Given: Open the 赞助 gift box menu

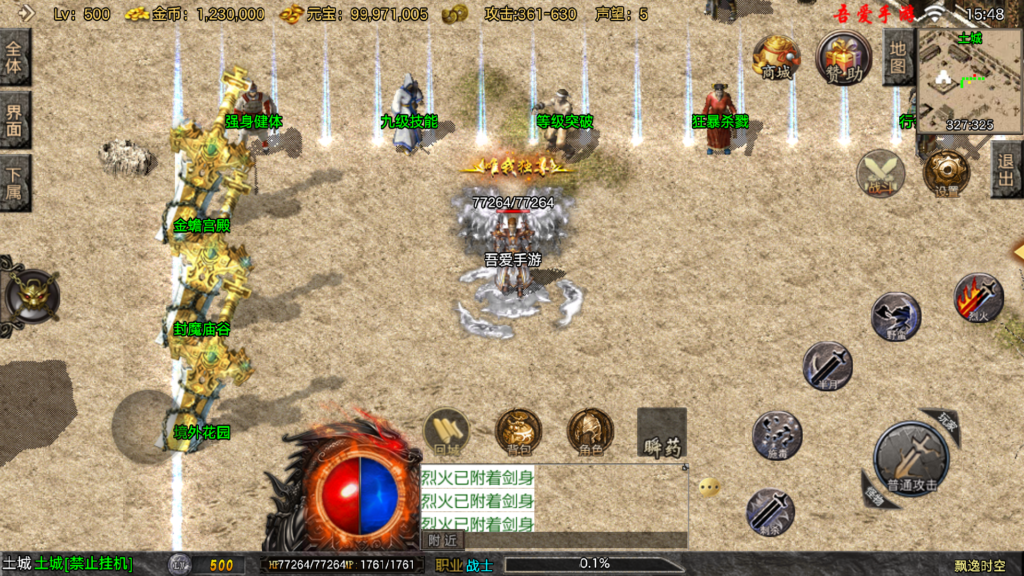Looking at the screenshot, I should (843, 56).
